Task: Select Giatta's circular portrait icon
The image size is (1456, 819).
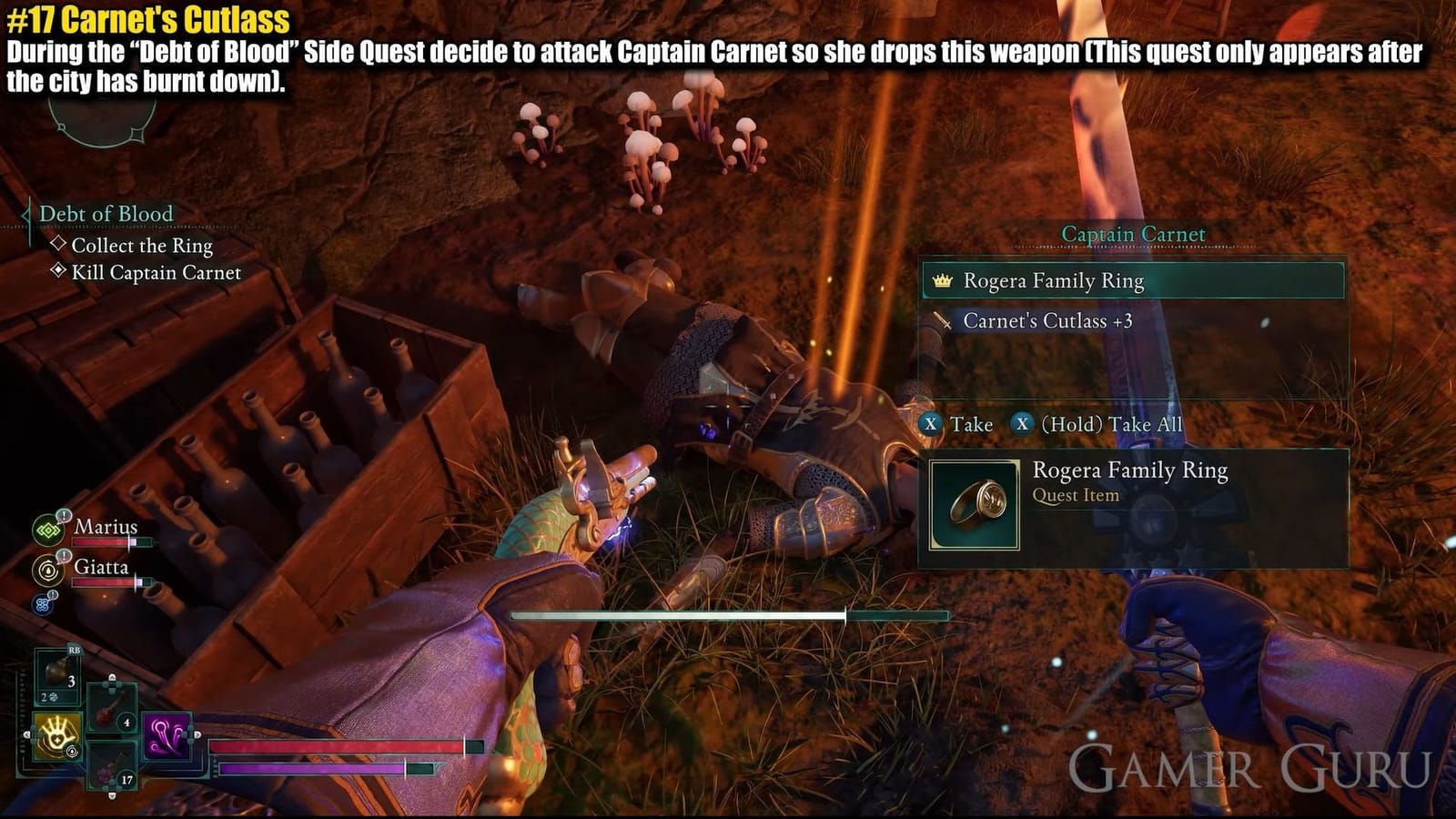Action: tap(48, 568)
